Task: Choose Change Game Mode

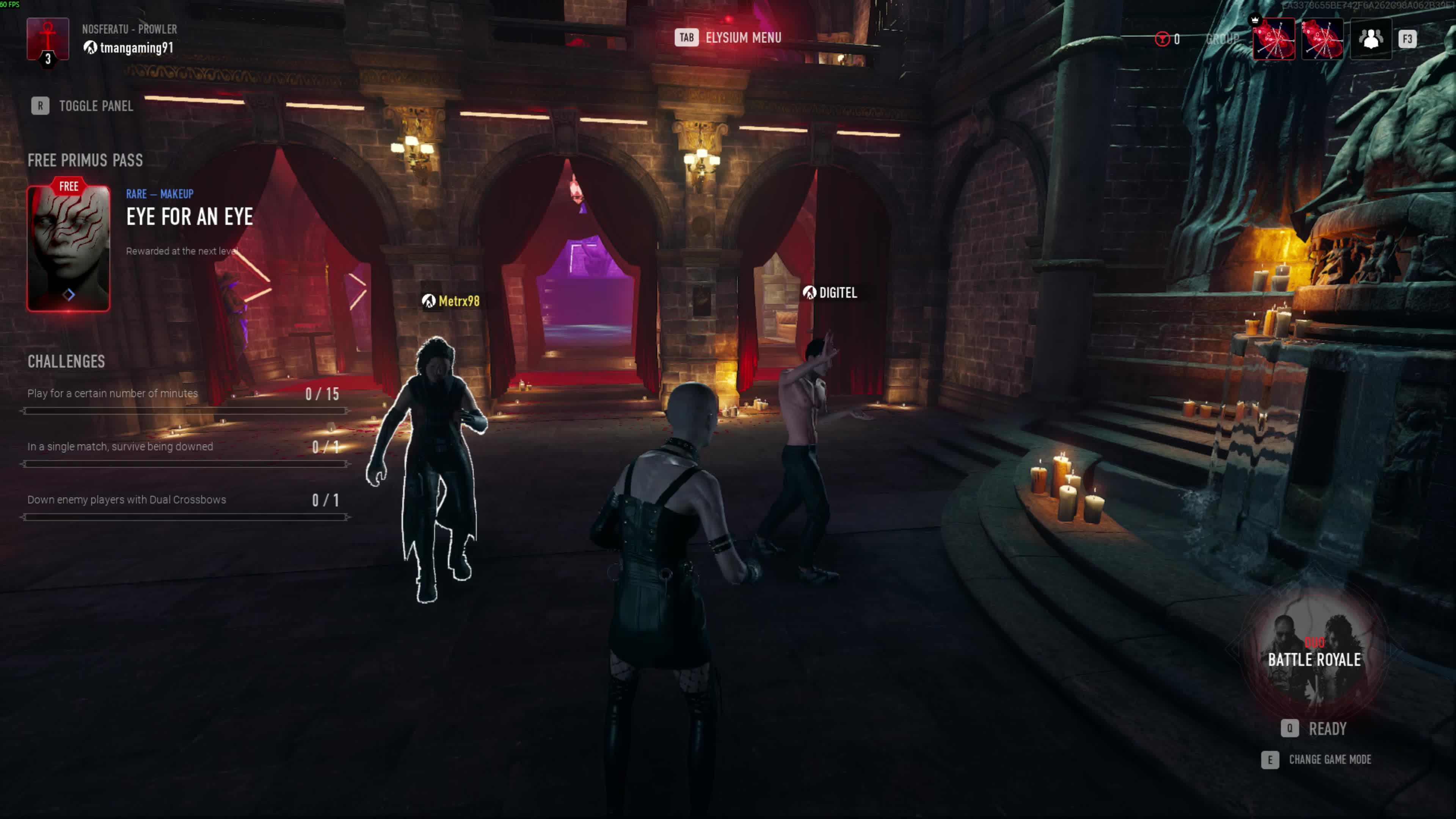Action: (x=1316, y=759)
